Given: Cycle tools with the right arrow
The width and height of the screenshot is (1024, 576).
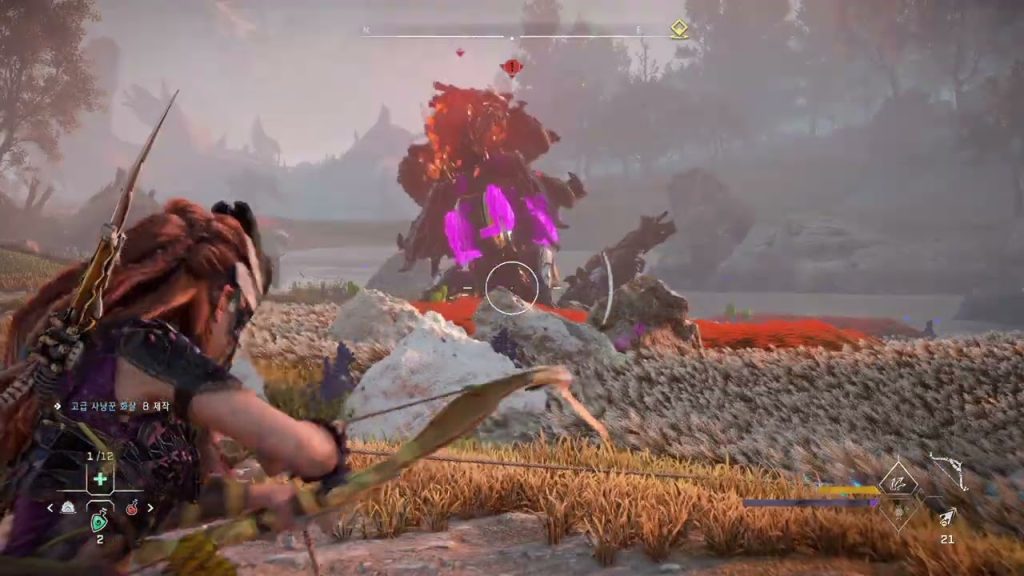Looking at the screenshot, I should click(x=151, y=508).
